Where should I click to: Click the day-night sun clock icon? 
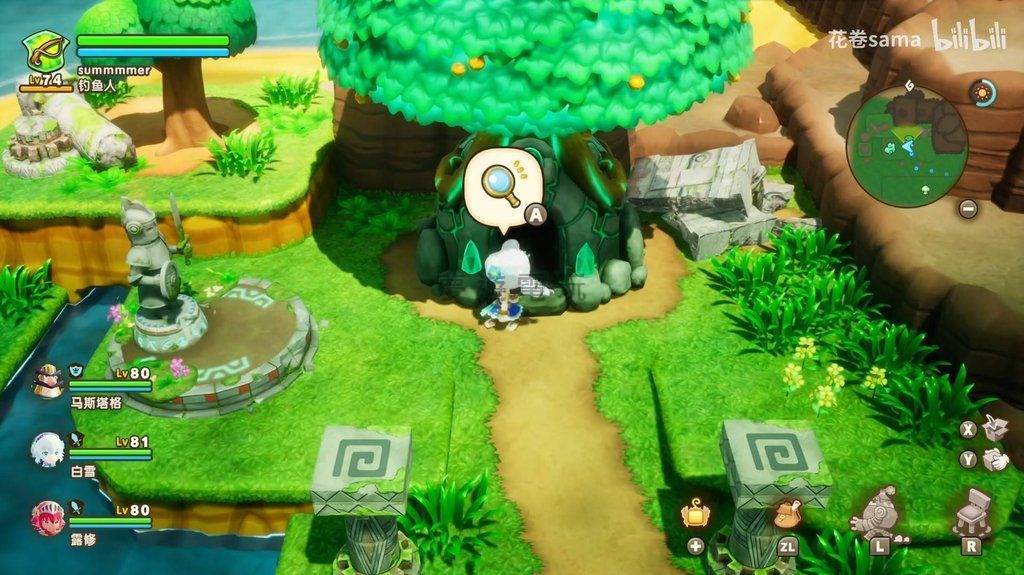[983, 94]
